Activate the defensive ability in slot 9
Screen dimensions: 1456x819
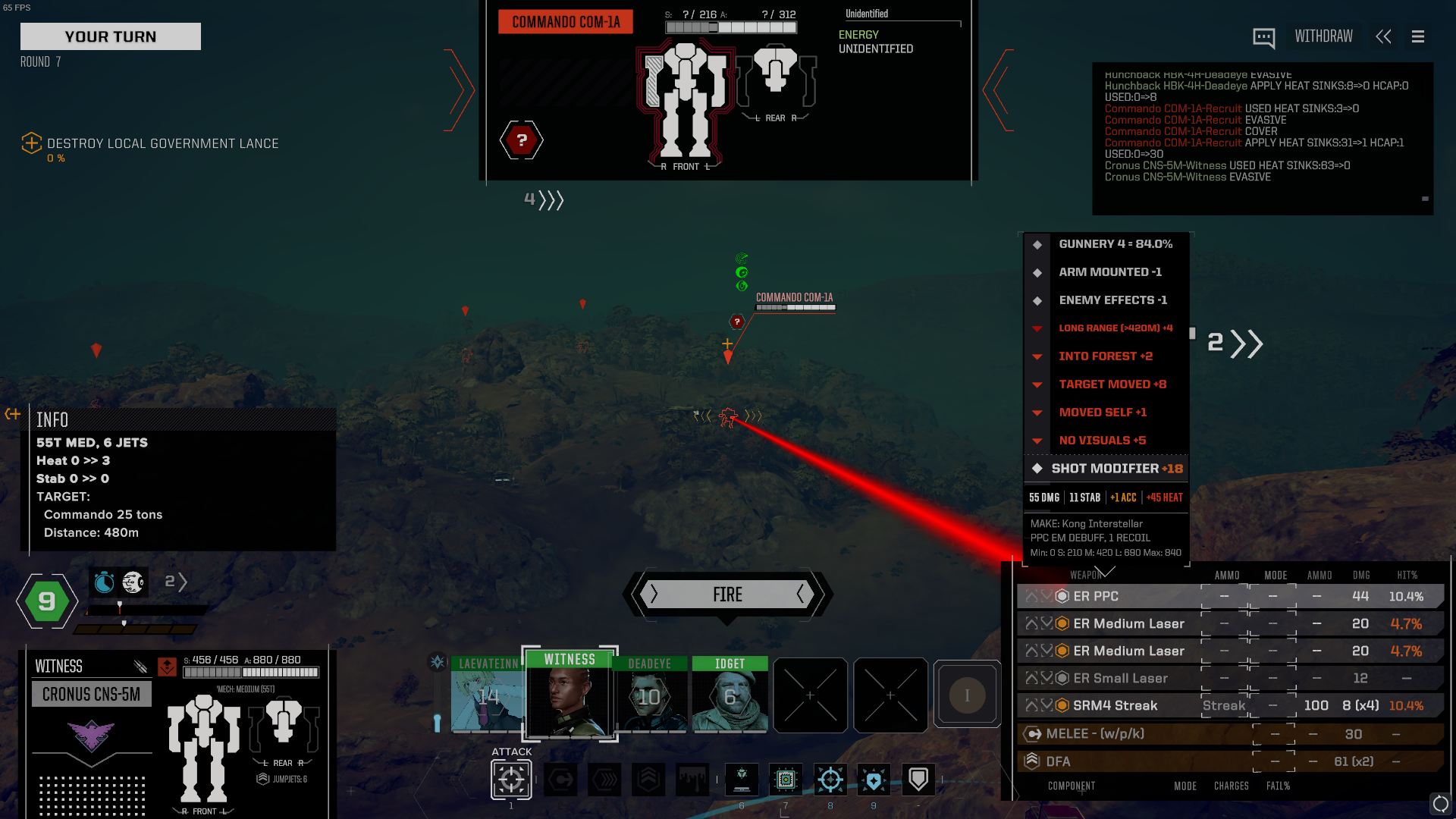[x=874, y=780]
